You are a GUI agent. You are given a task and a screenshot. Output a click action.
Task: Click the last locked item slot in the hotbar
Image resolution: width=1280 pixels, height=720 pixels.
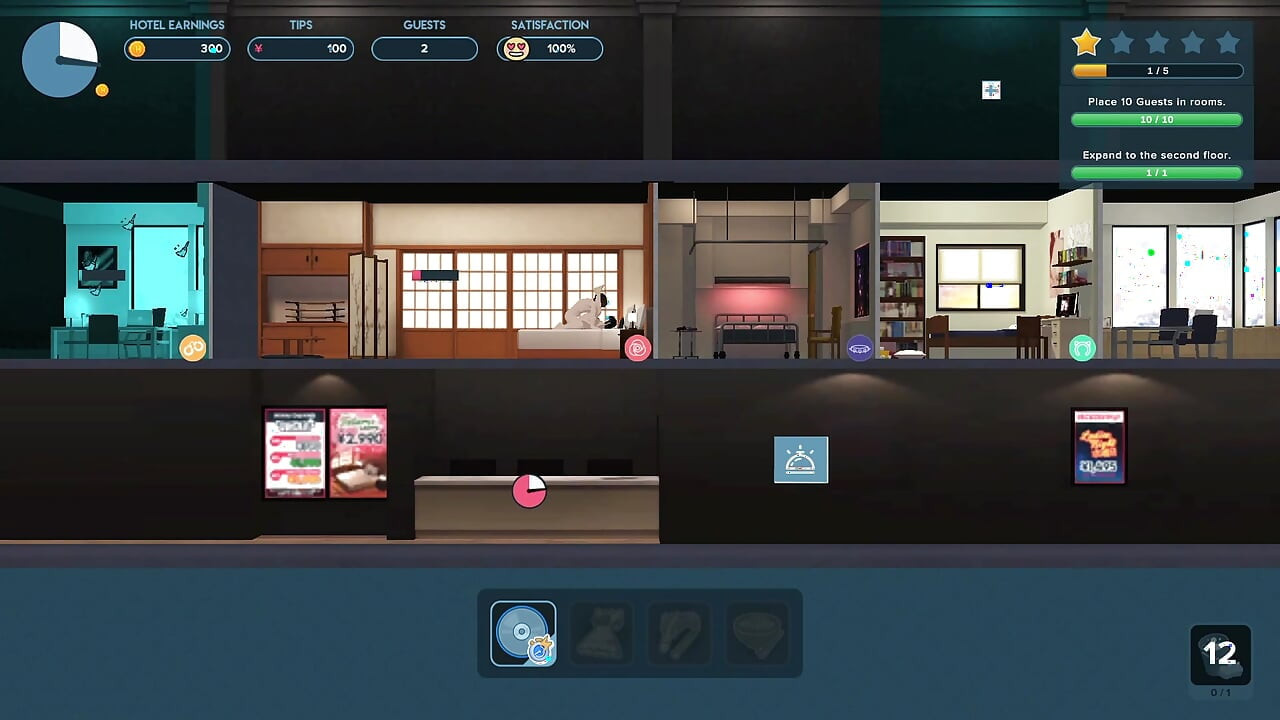[757, 633]
